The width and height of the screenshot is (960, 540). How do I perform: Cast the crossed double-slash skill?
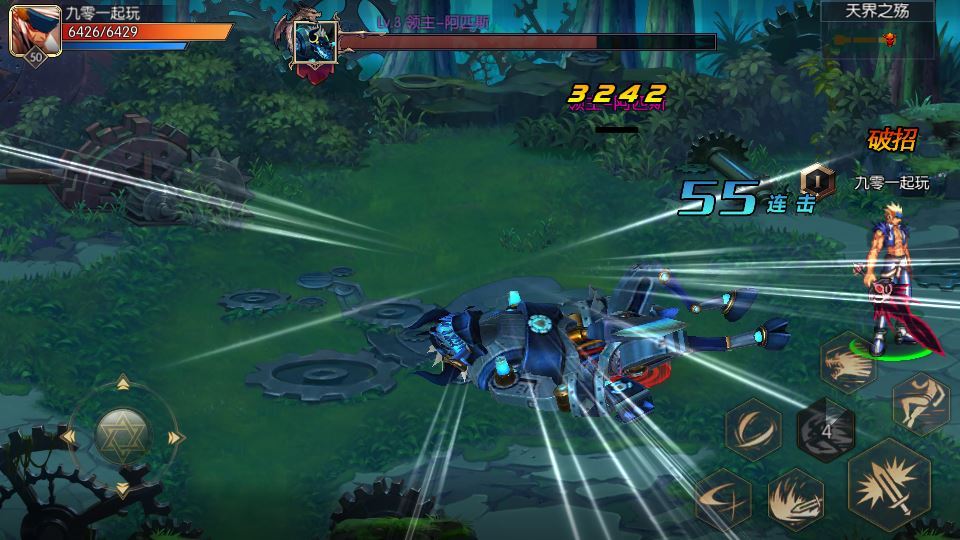pos(722,497)
